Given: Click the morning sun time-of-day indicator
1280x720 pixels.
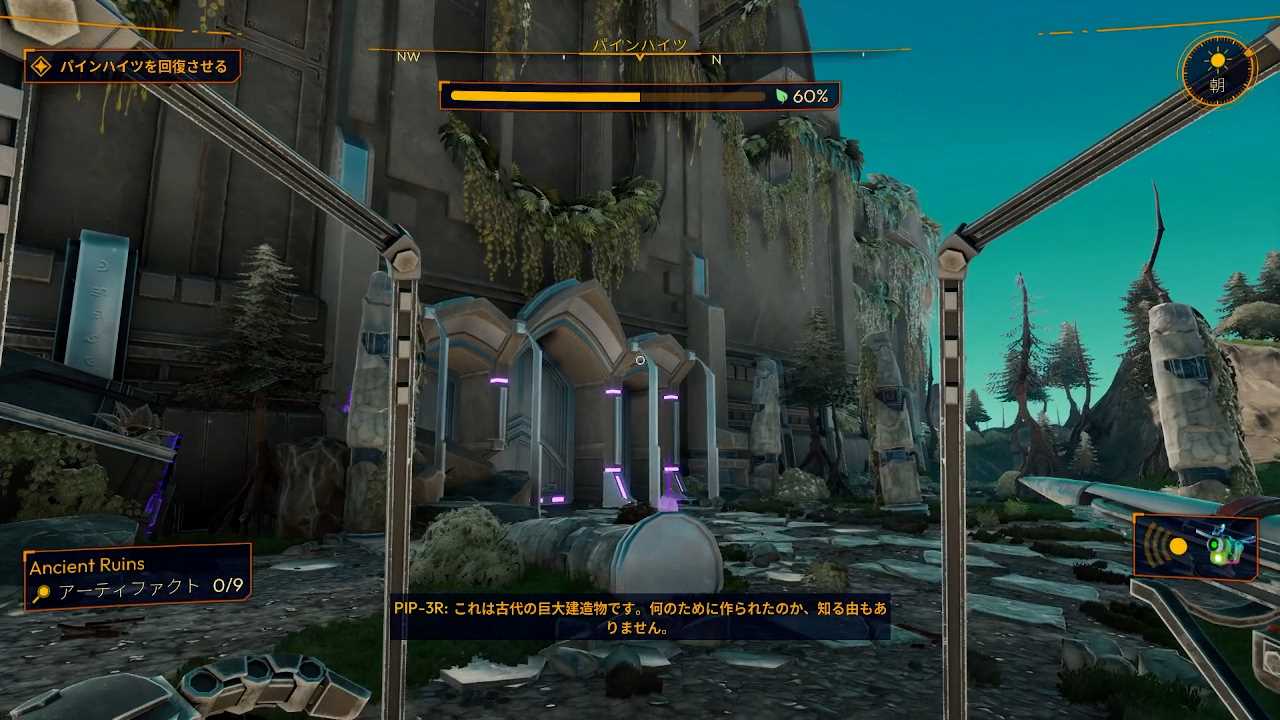Looking at the screenshot, I should [1217, 71].
